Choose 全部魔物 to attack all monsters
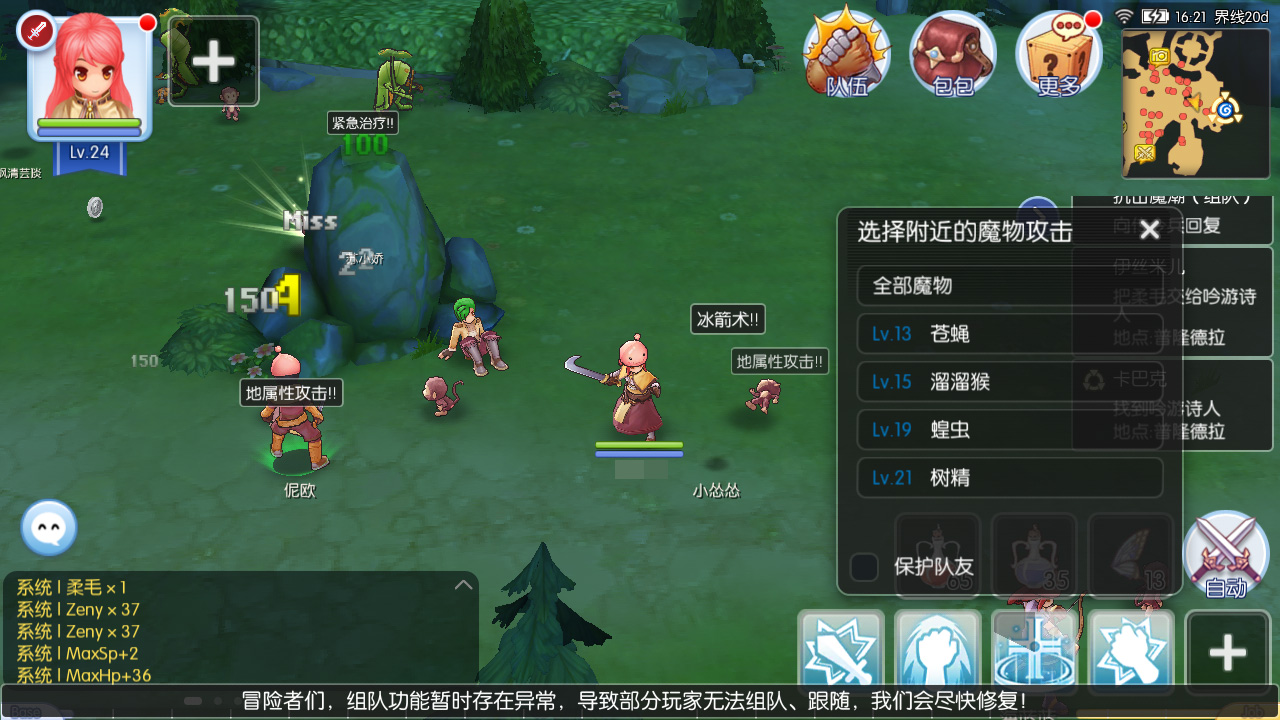 [1011, 285]
